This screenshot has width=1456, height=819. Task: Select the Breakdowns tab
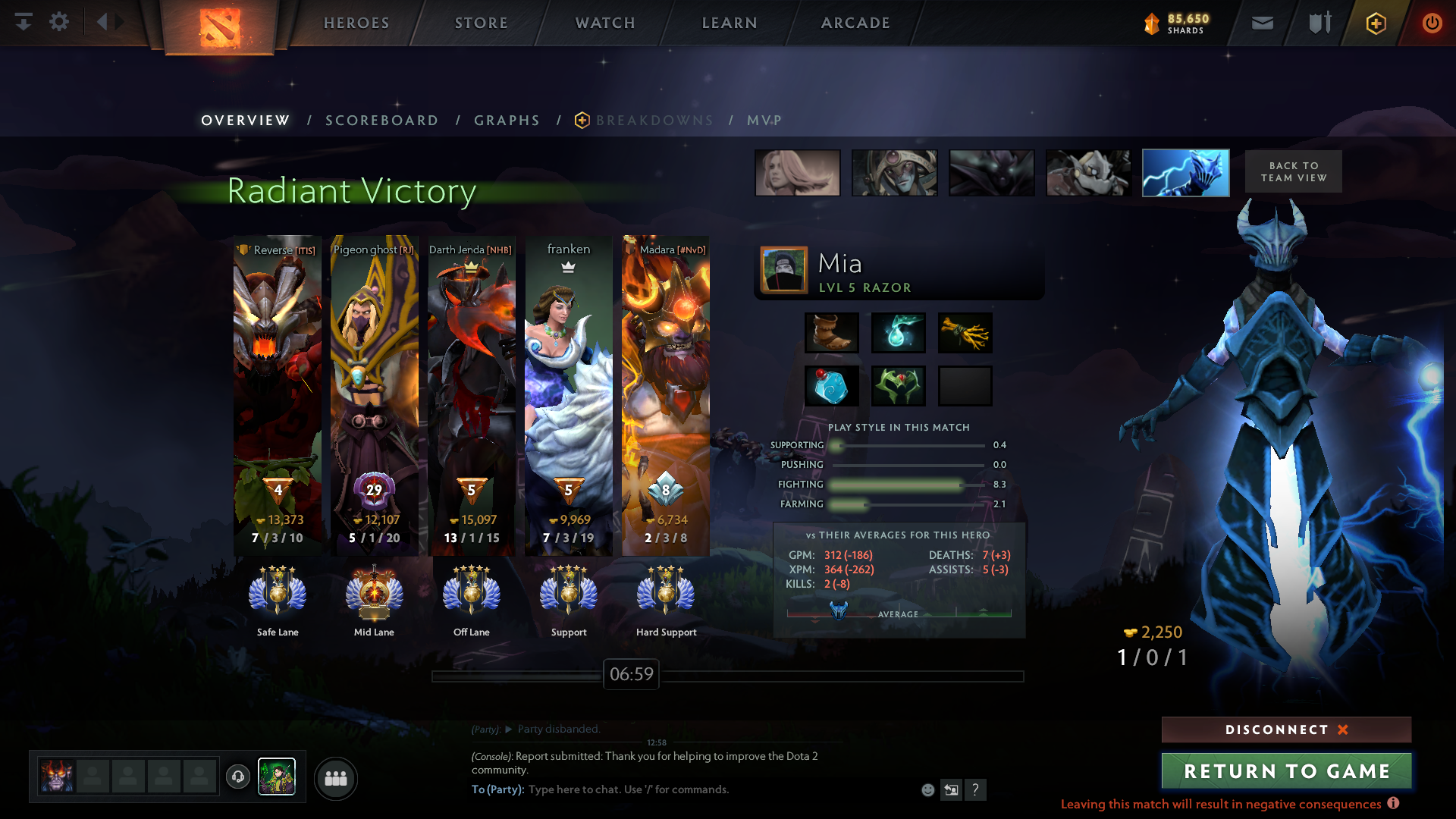tap(654, 121)
